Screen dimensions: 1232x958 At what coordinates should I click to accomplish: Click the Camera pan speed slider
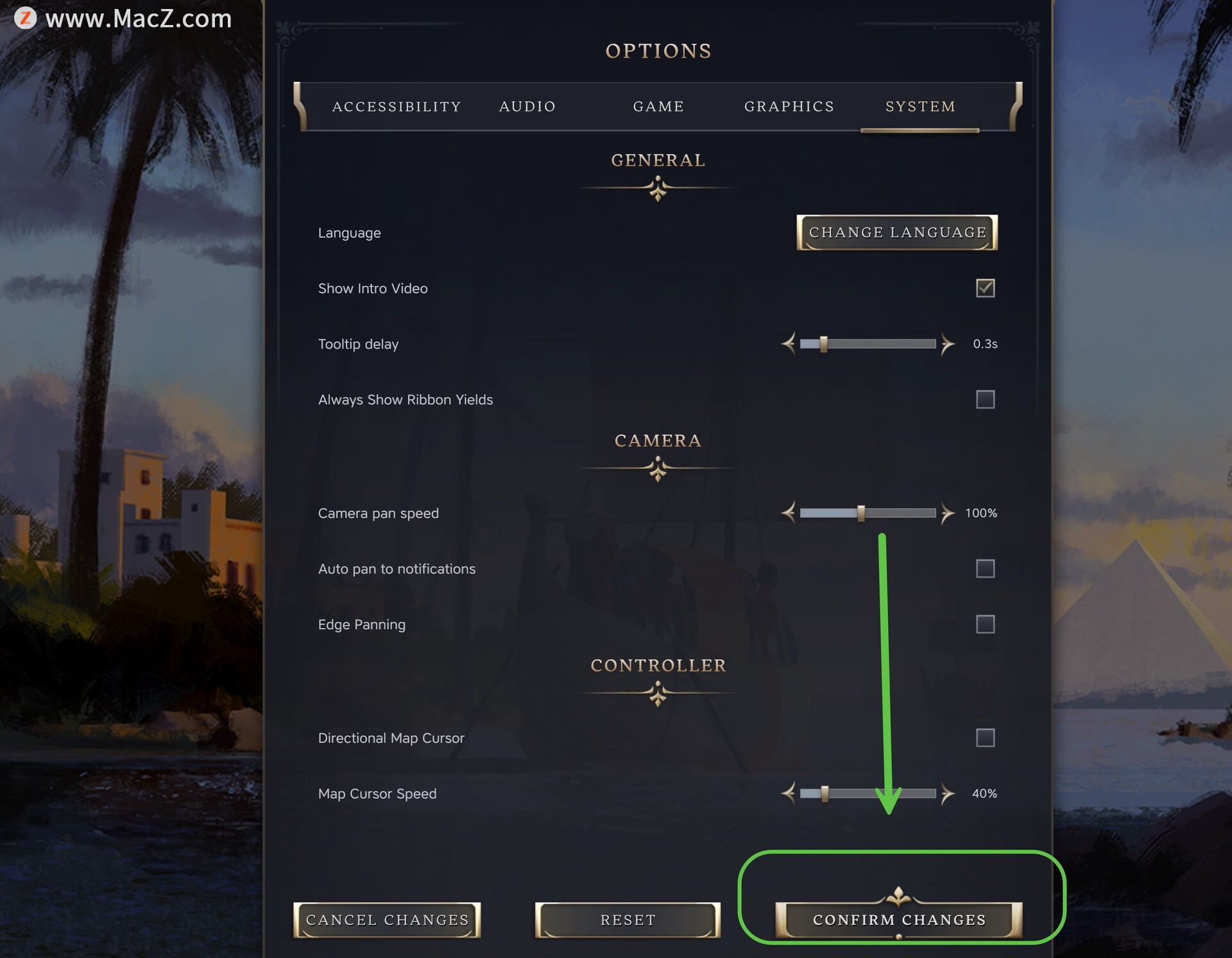click(868, 513)
